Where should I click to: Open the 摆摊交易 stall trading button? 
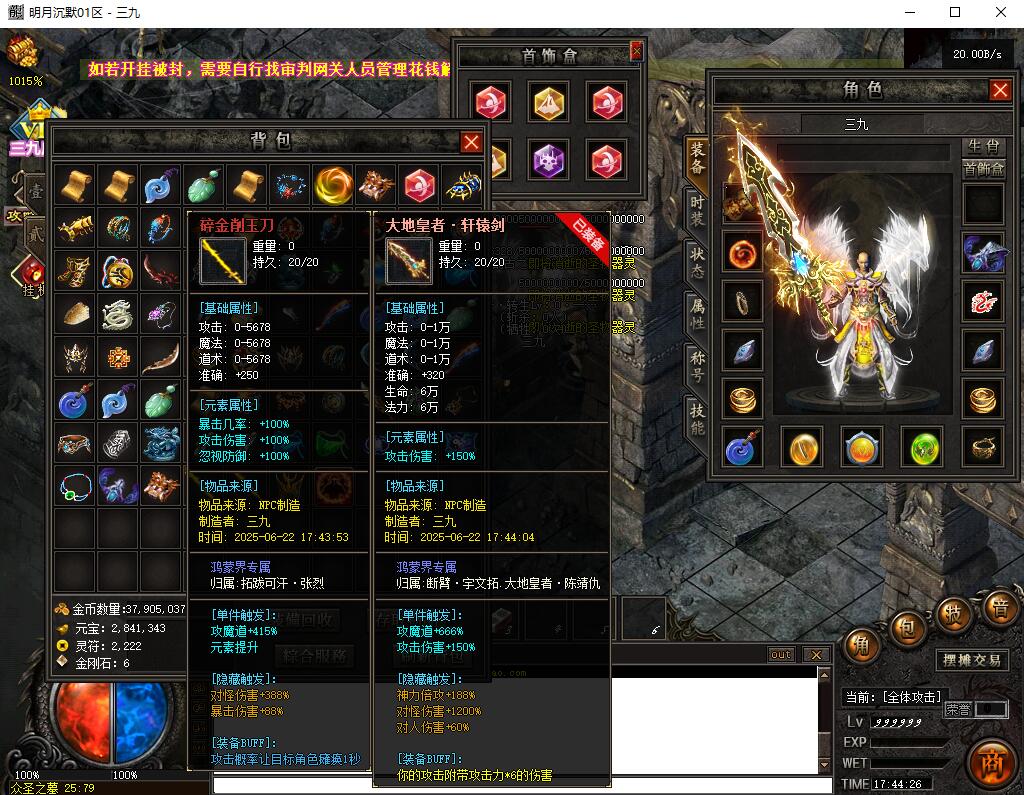[973, 660]
